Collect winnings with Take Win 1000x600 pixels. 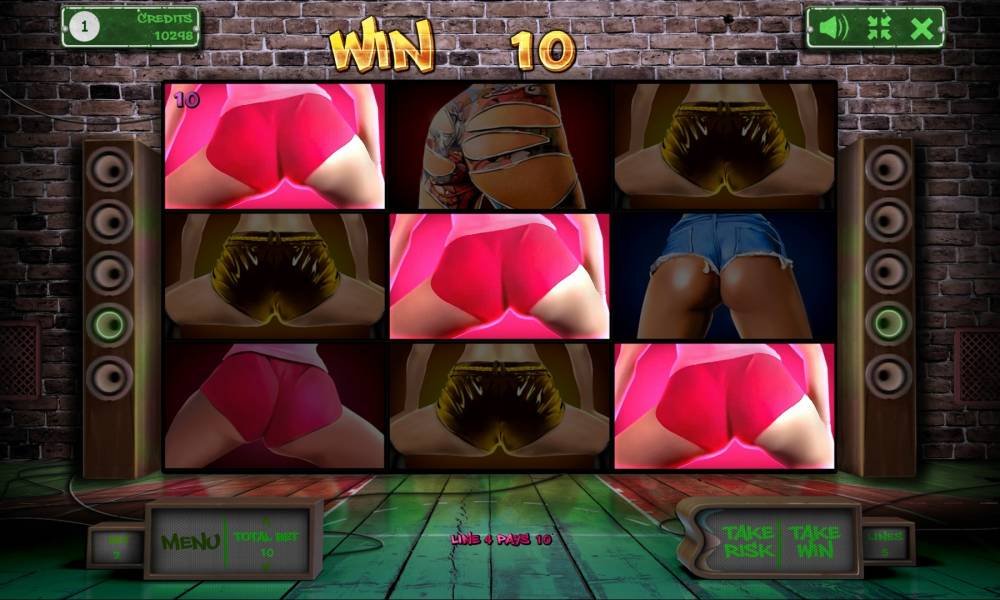815,542
